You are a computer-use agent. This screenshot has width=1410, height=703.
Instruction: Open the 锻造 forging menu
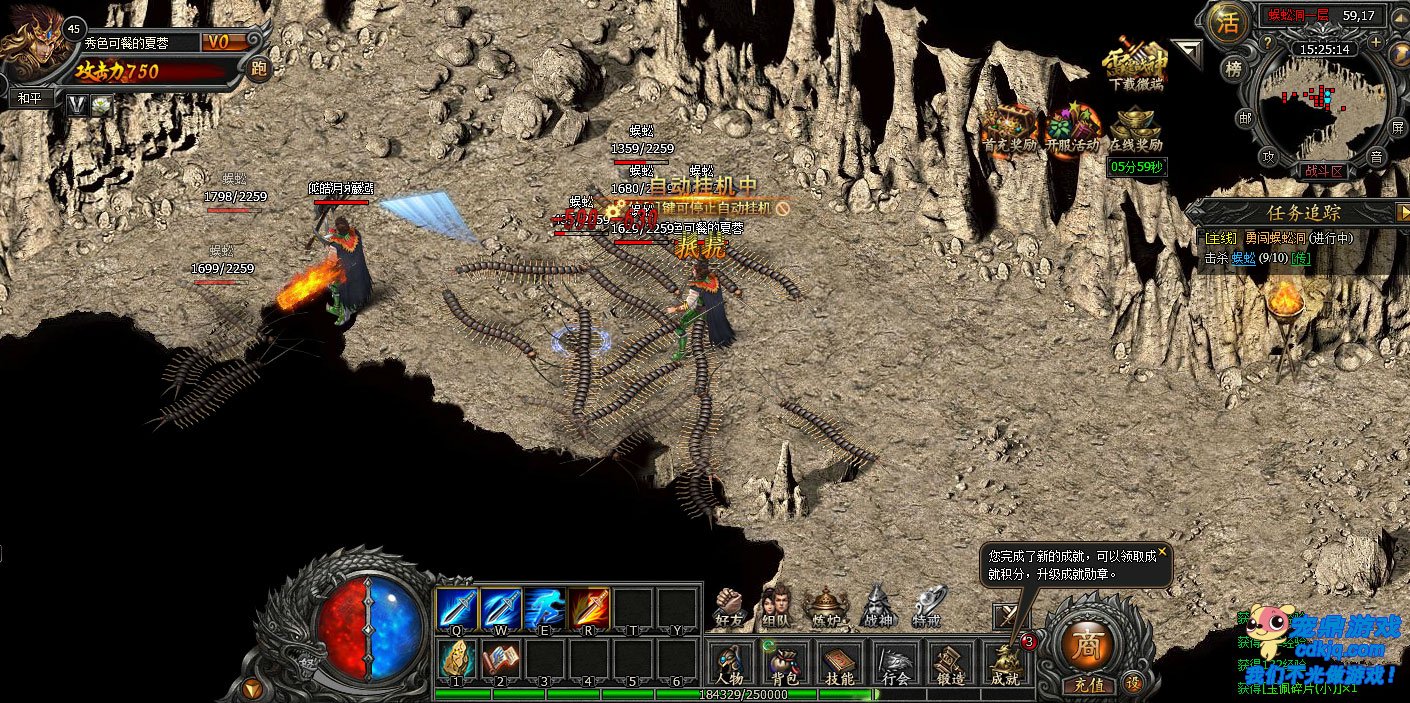click(x=950, y=664)
